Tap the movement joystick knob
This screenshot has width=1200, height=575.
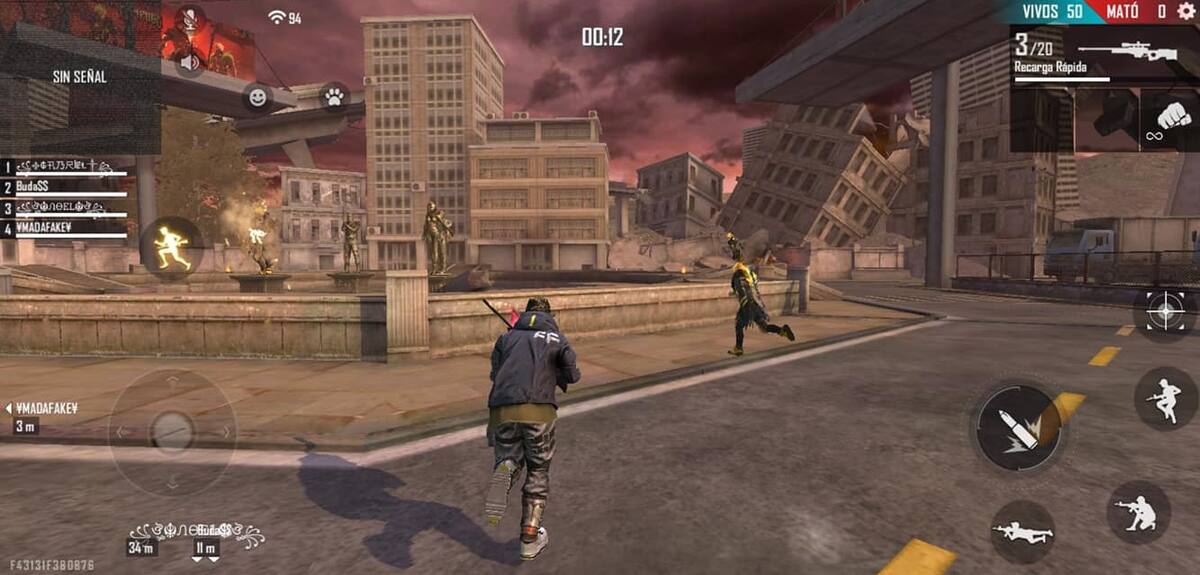172,431
